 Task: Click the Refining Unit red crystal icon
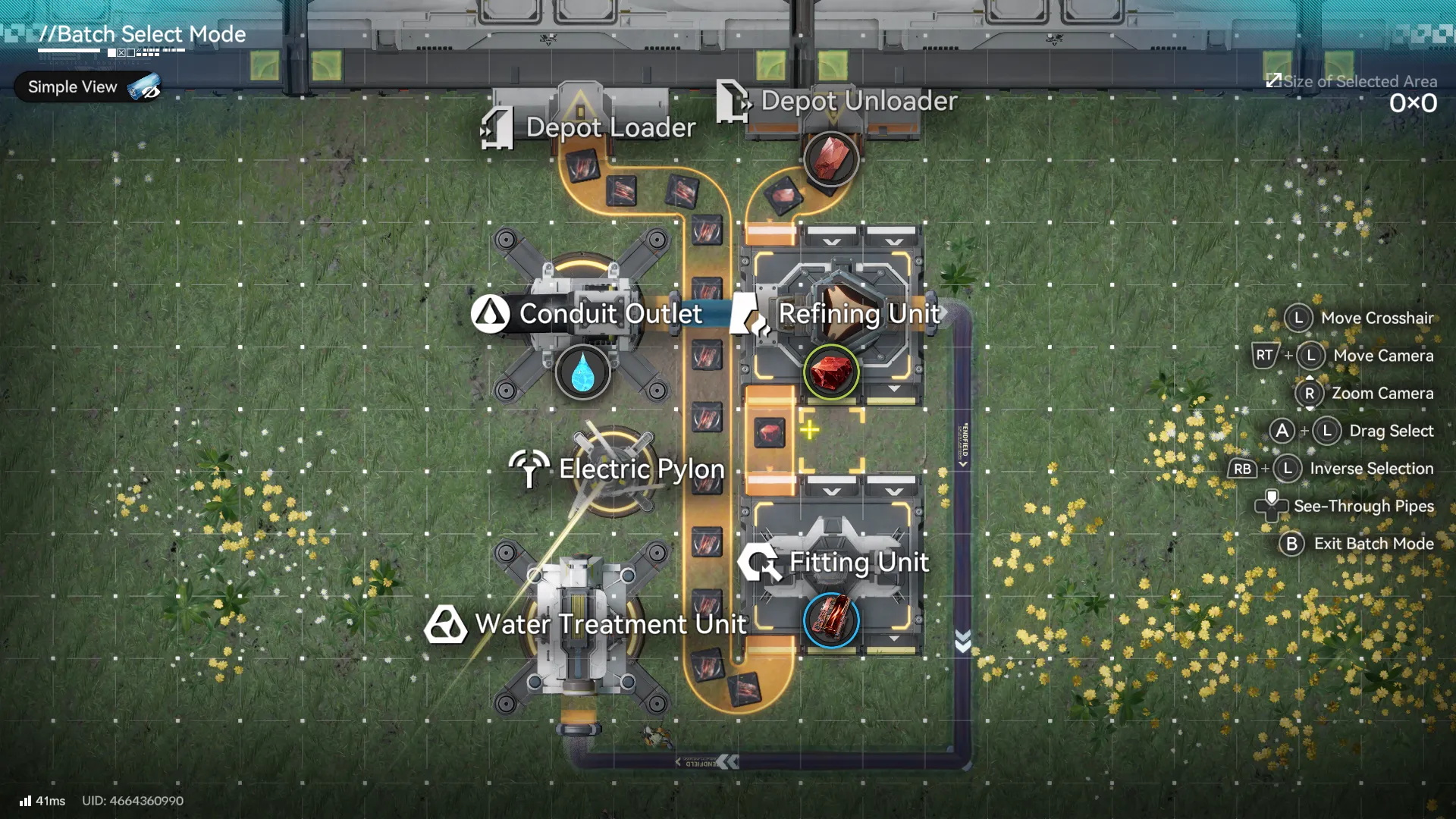pos(831,372)
